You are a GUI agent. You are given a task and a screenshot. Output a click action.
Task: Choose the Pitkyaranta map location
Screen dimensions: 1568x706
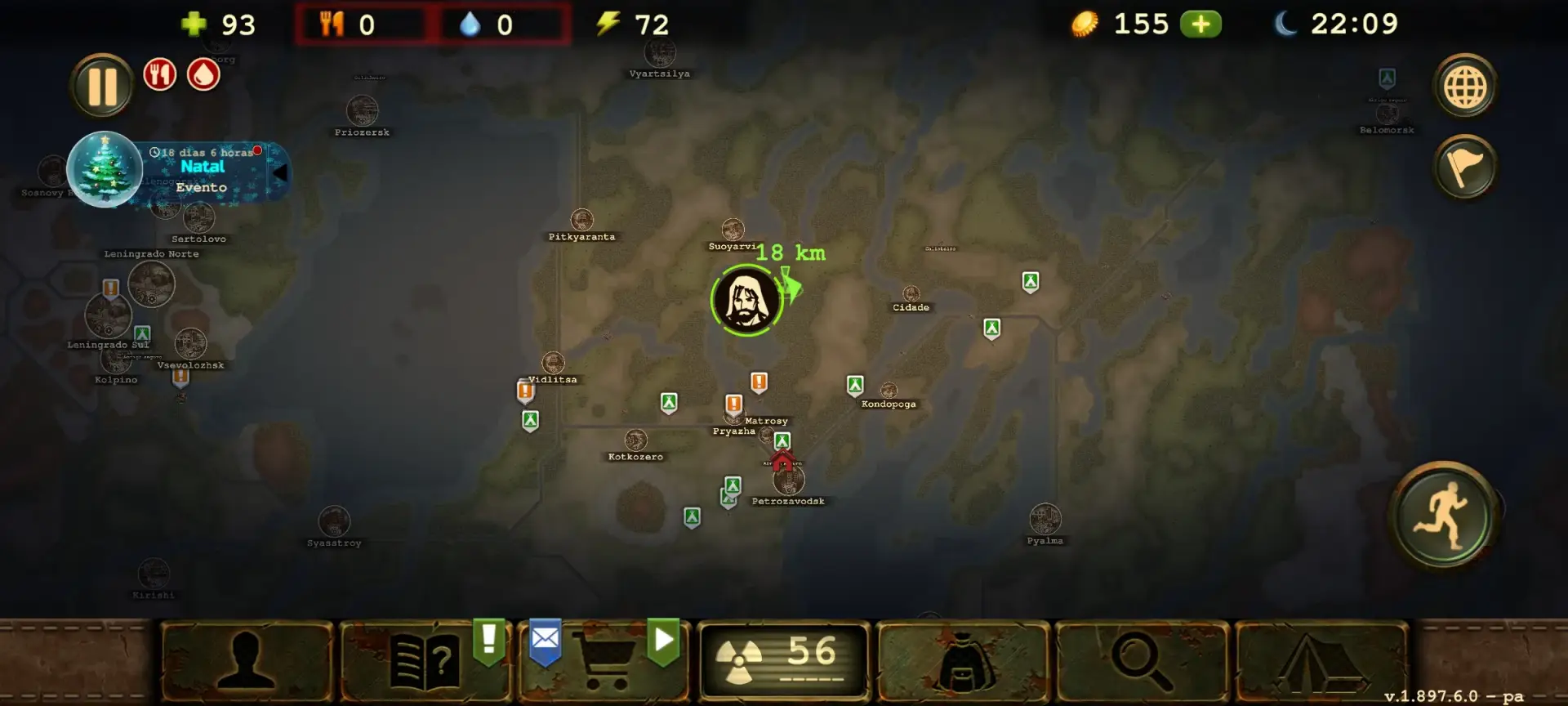[x=581, y=220]
